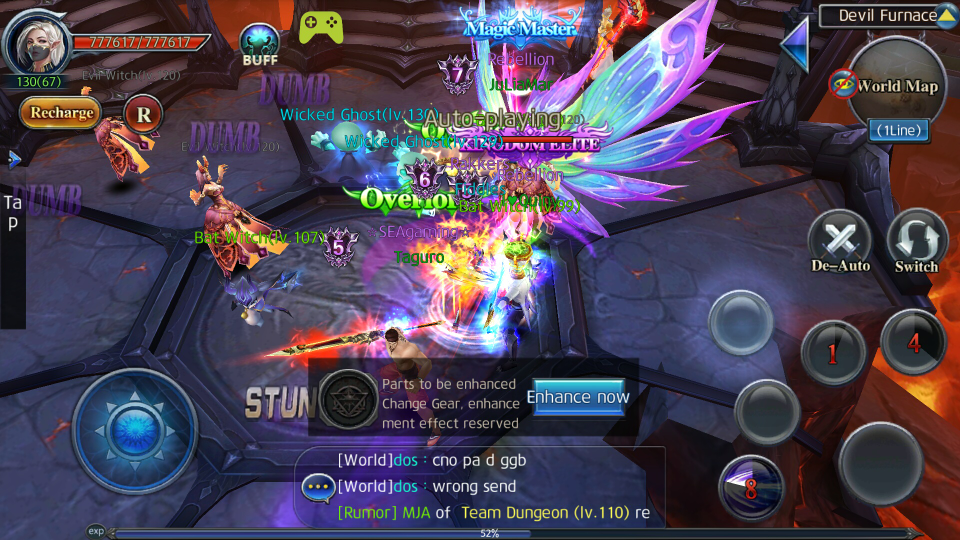Viewport: 960px width, 540px height.
Task: Open the chat bubble icon
Action: click(x=319, y=488)
